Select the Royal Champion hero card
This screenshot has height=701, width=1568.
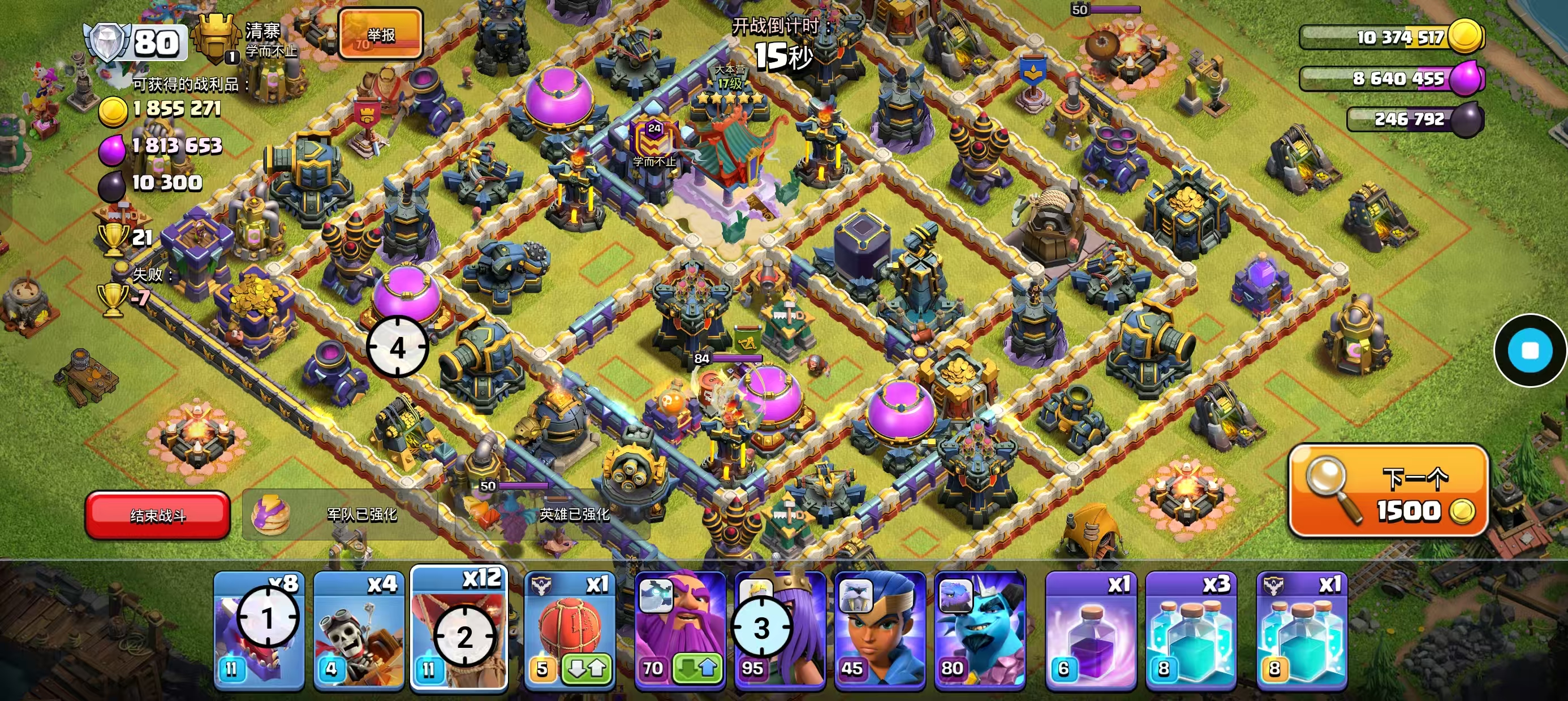pyautogui.click(x=880, y=630)
